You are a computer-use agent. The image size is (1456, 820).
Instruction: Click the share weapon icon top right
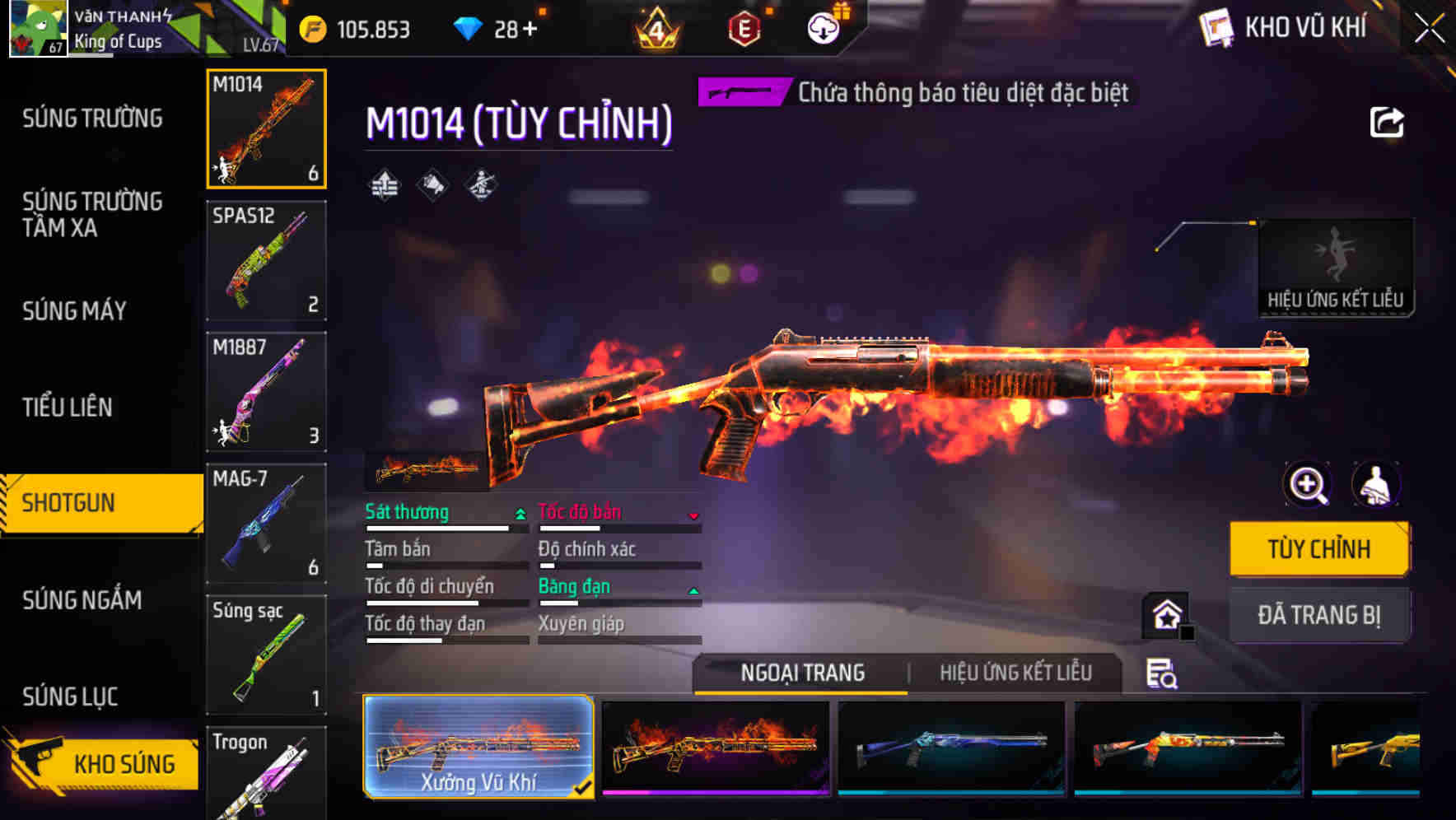(x=1388, y=122)
